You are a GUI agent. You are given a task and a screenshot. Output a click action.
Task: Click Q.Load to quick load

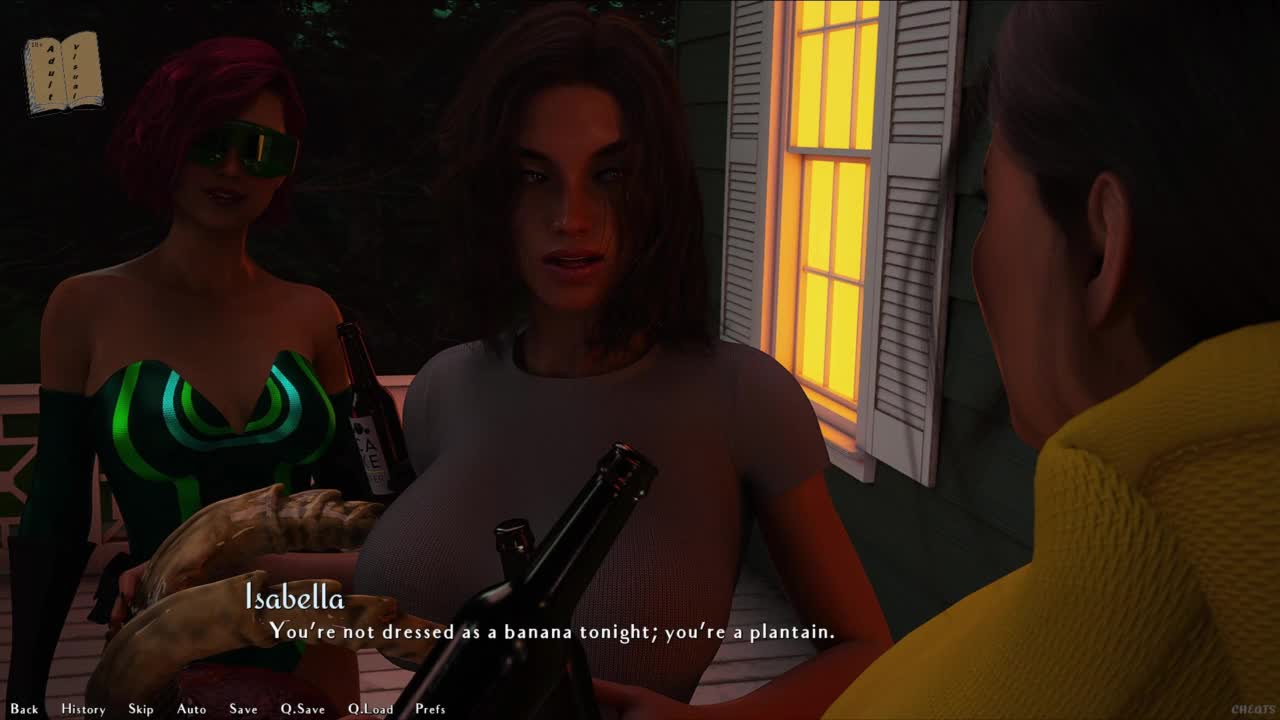[370, 709]
